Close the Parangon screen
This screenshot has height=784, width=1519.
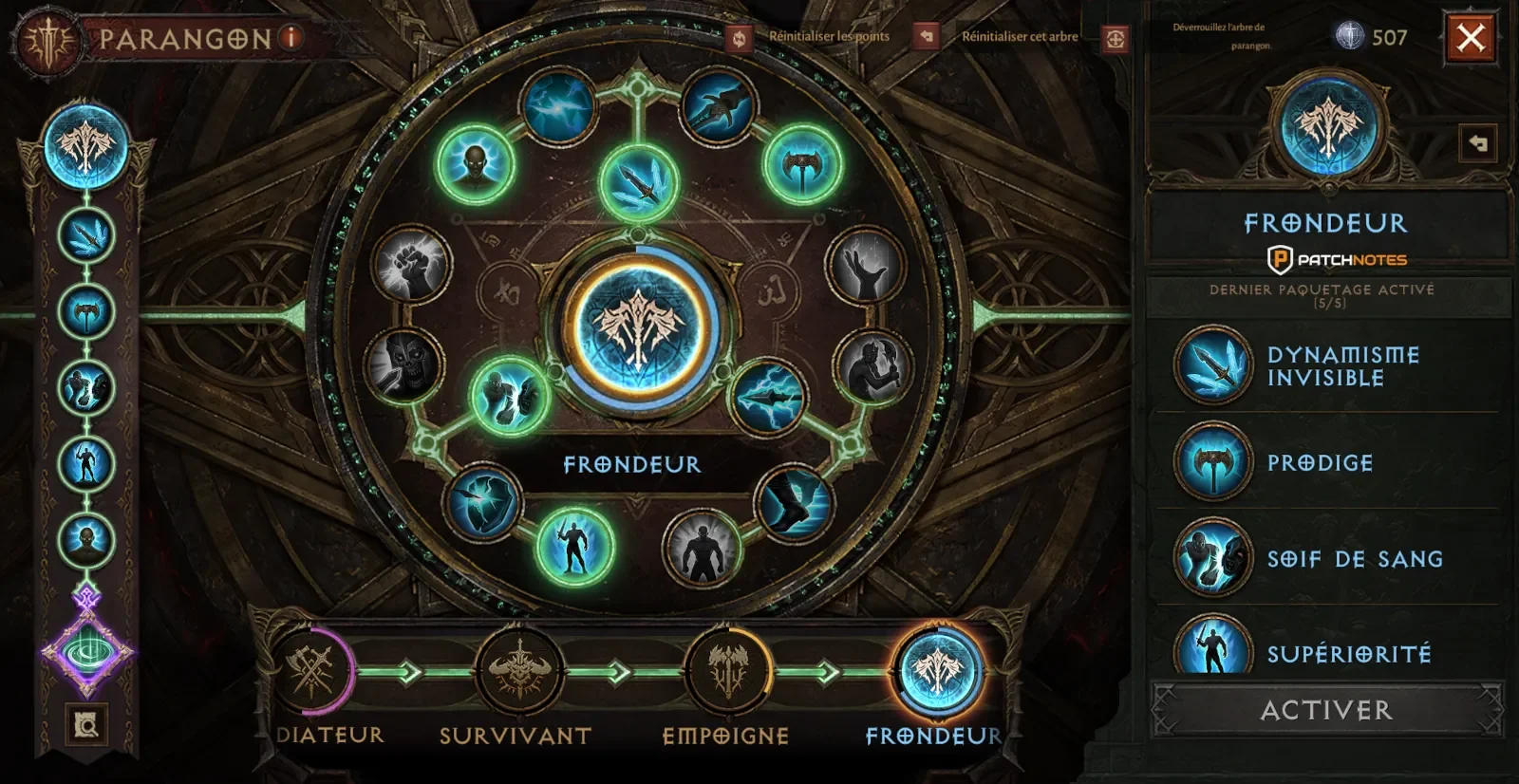point(1471,38)
